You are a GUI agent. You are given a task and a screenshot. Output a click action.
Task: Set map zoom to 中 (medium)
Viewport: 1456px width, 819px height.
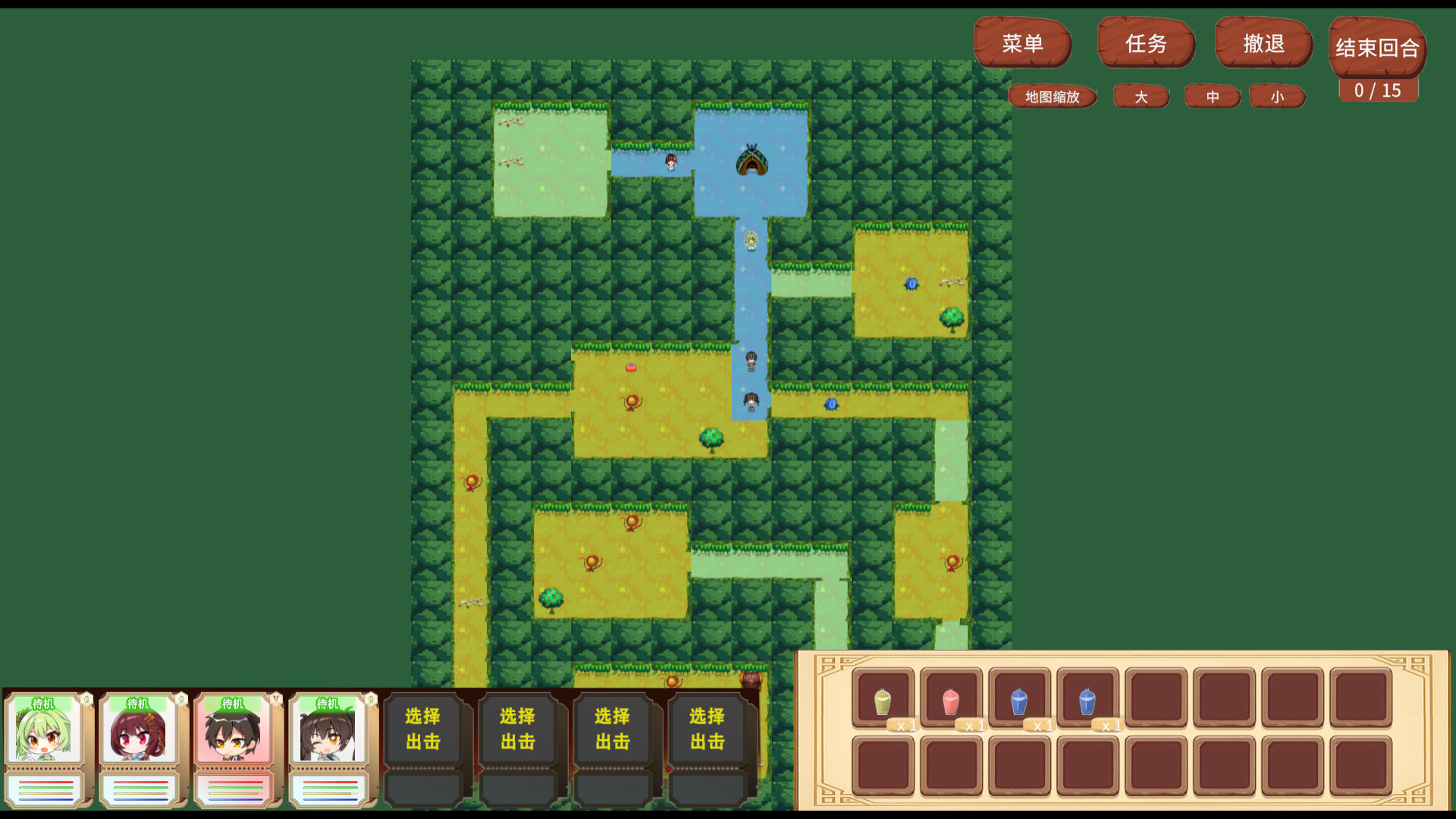(x=1212, y=96)
